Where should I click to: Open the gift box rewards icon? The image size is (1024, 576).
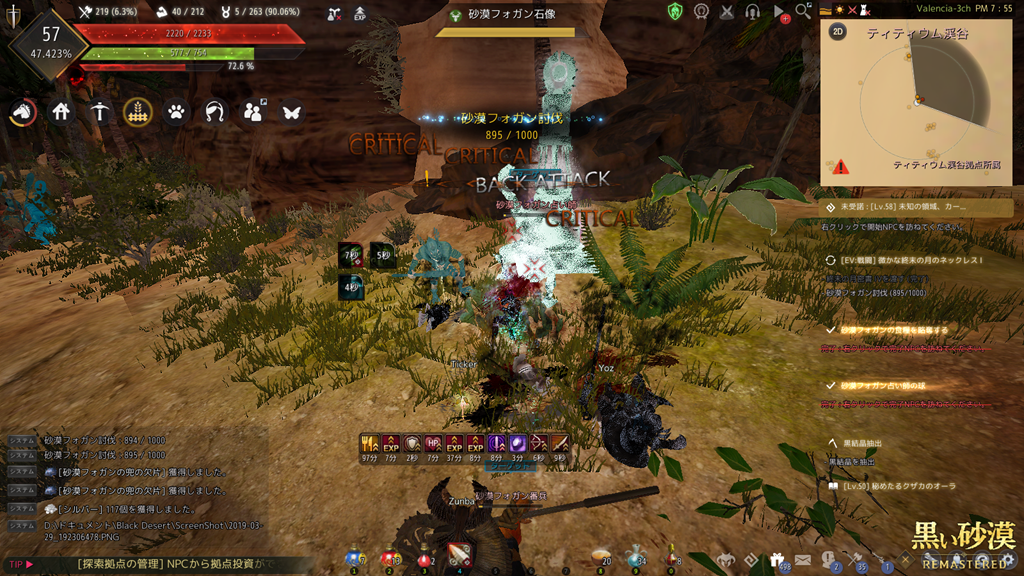pos(776,560)
